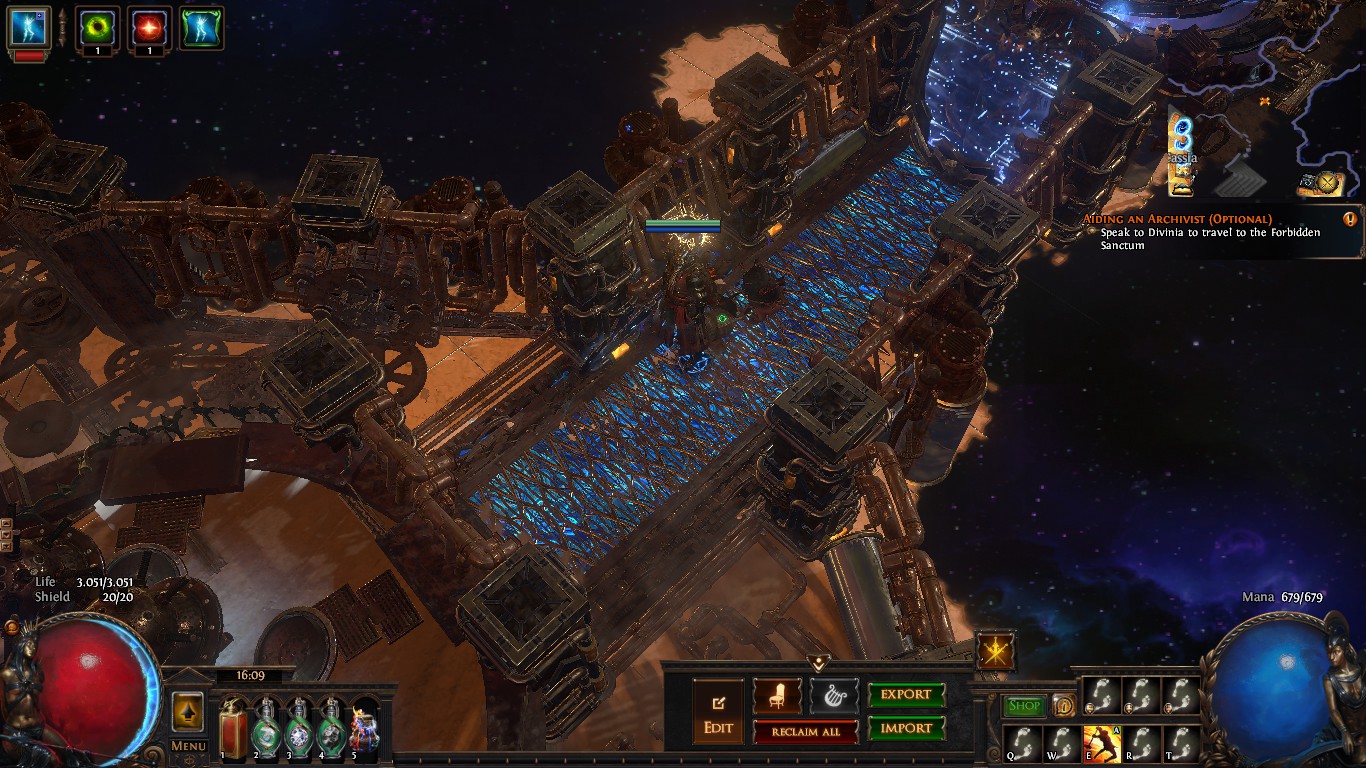Select the green swirl buff icon
Image resolution: width=1366 pixels, height=768 pixels.
(97, 28)
